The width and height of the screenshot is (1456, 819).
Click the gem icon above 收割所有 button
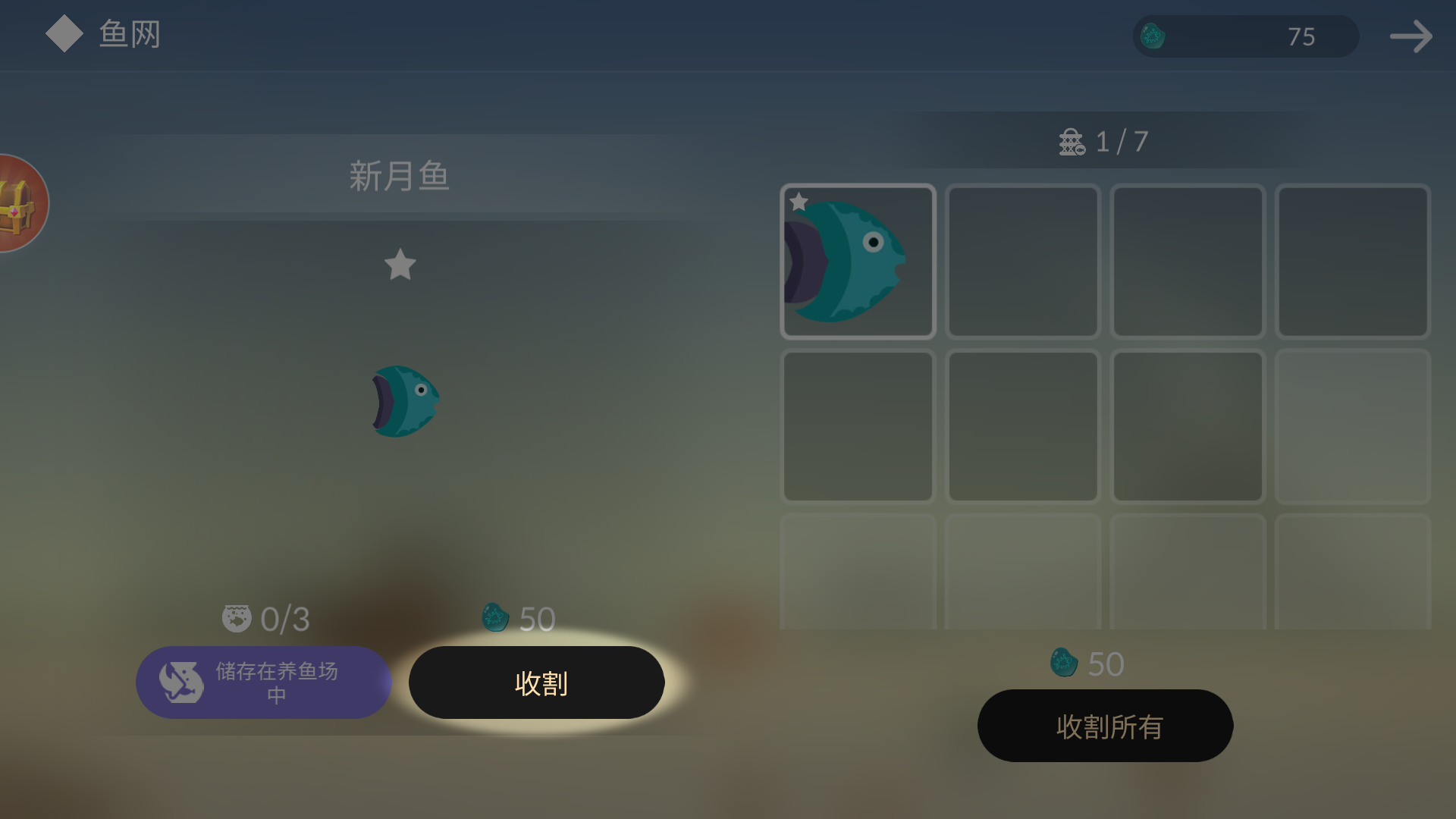(1063, 661)
